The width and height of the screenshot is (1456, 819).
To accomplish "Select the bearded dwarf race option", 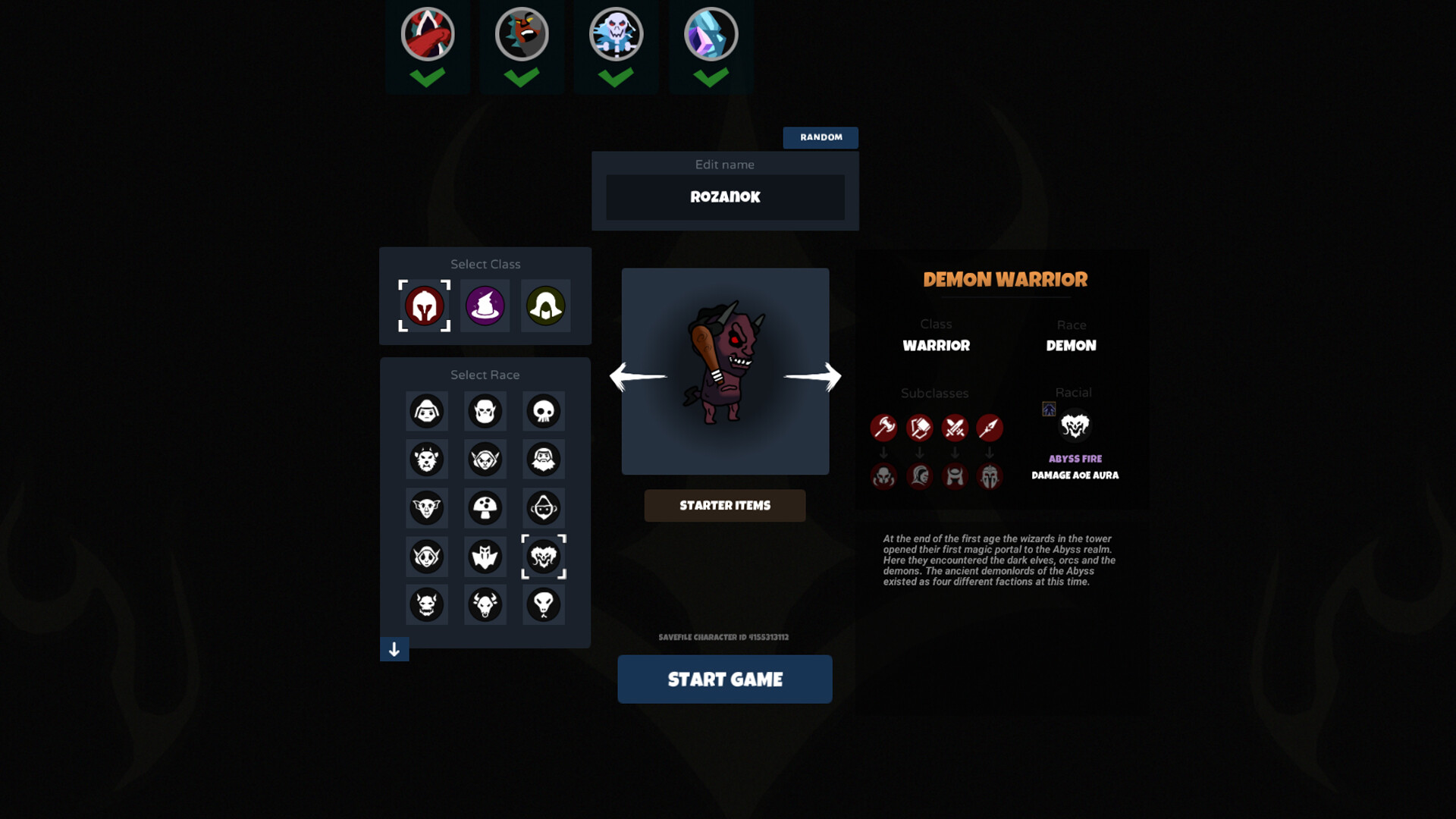I will tap(543, 460).
